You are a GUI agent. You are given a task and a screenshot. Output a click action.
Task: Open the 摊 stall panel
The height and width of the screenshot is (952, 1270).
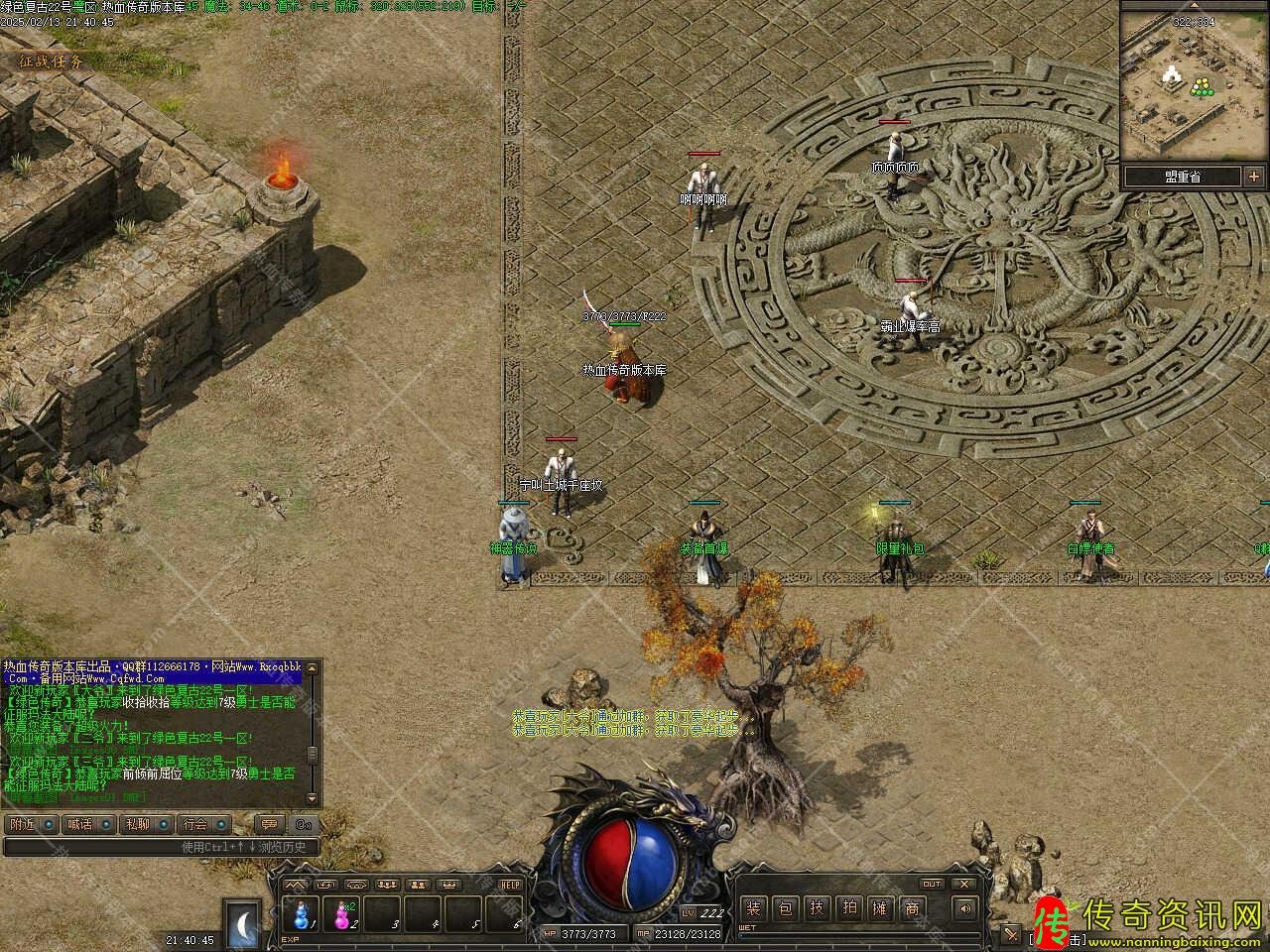(x=879, y=908)
